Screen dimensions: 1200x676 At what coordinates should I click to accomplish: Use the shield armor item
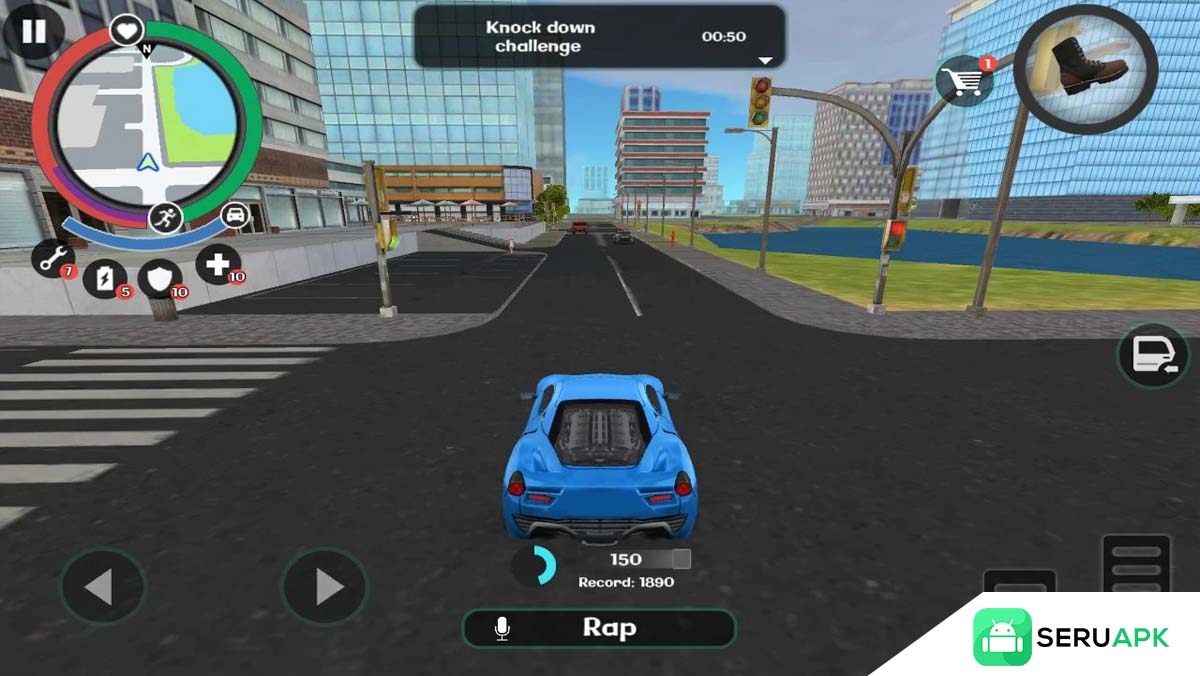(x=159, y=277)
